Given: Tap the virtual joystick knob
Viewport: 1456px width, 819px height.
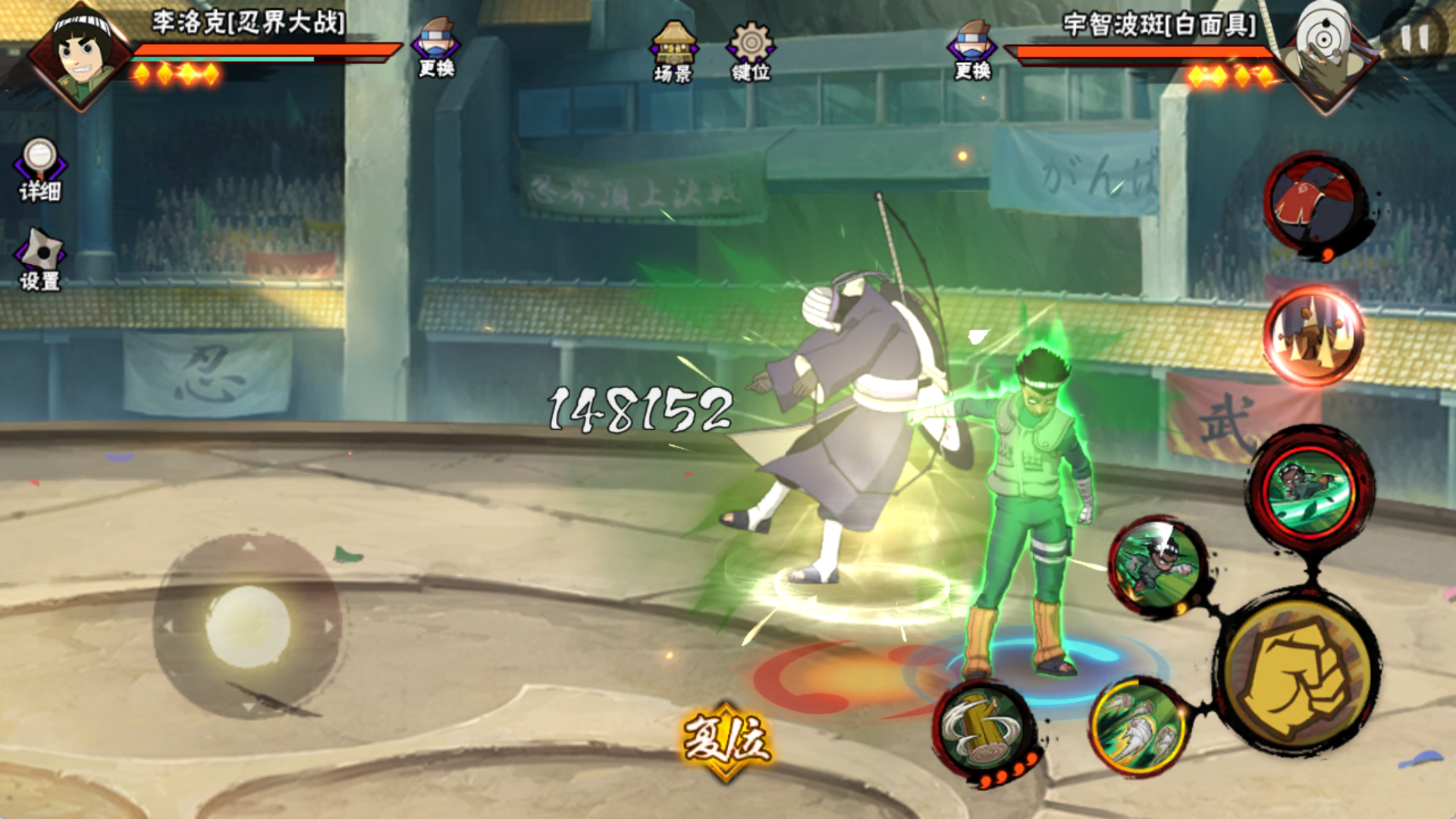Looking at the screenshot, I should click(x=248, y=626).
